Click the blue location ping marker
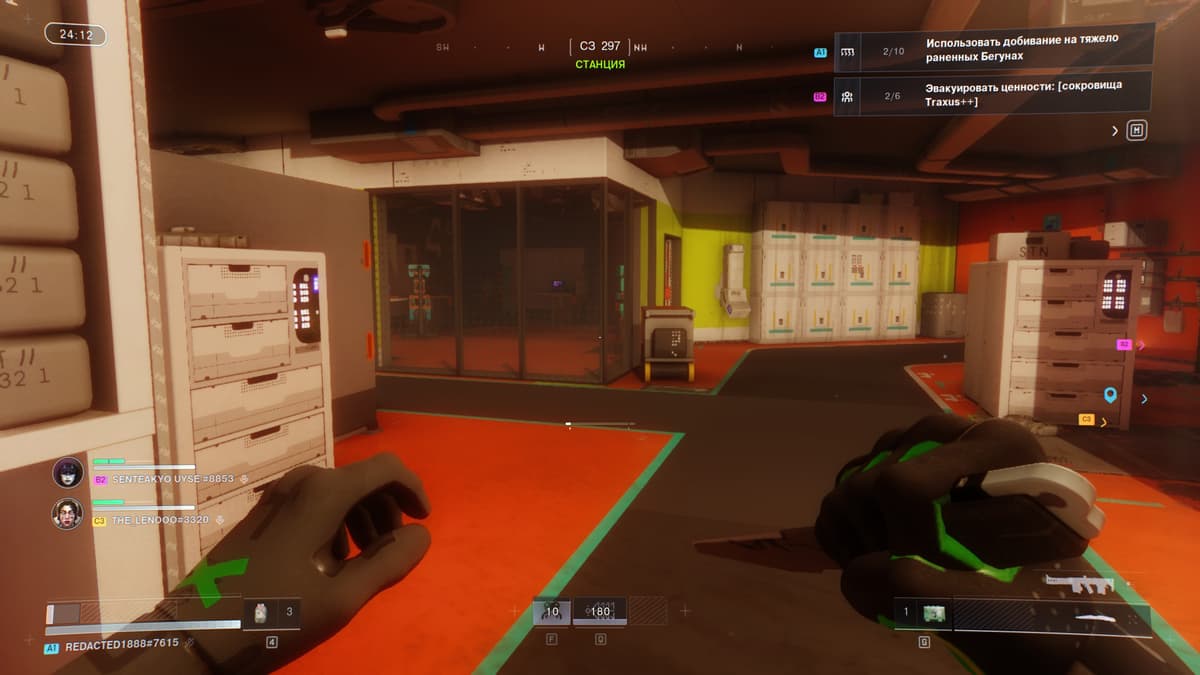Viewport: 1200px width, 675px height. [x=1110, y=396]
